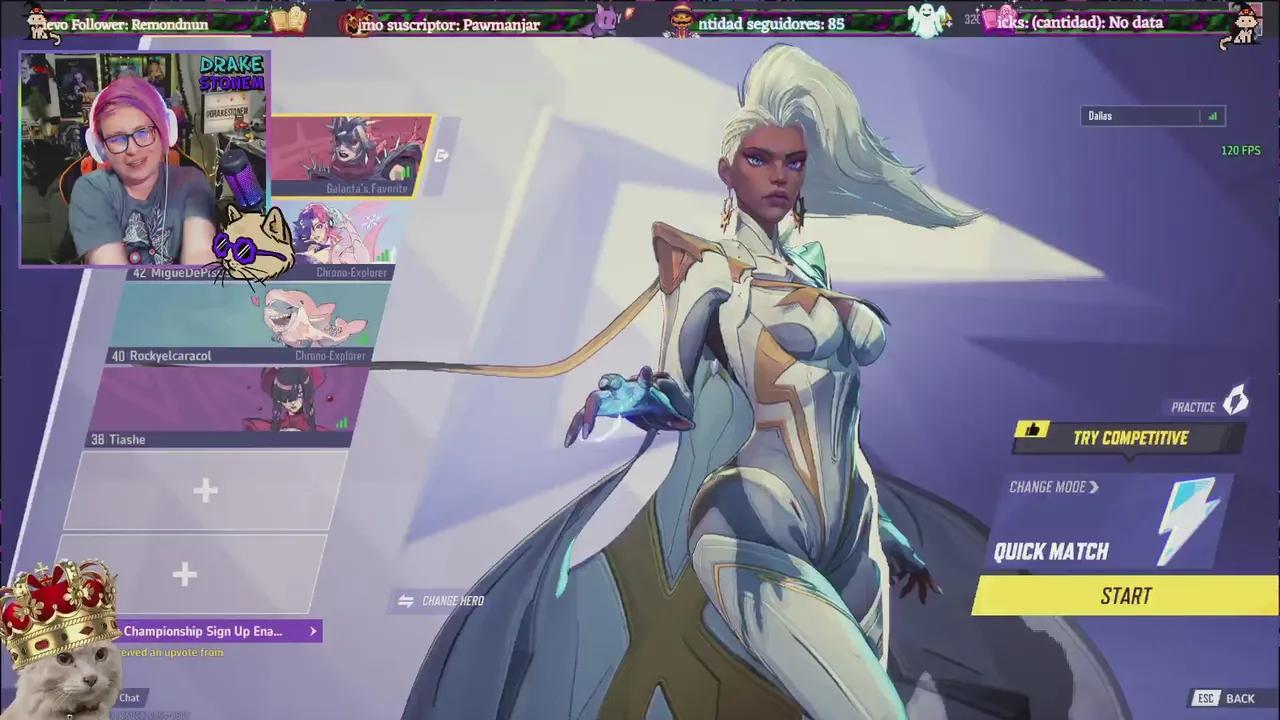Click the thumbs-up icon on Try Competitive banner
The image size is (1280, 720).
1033,429
